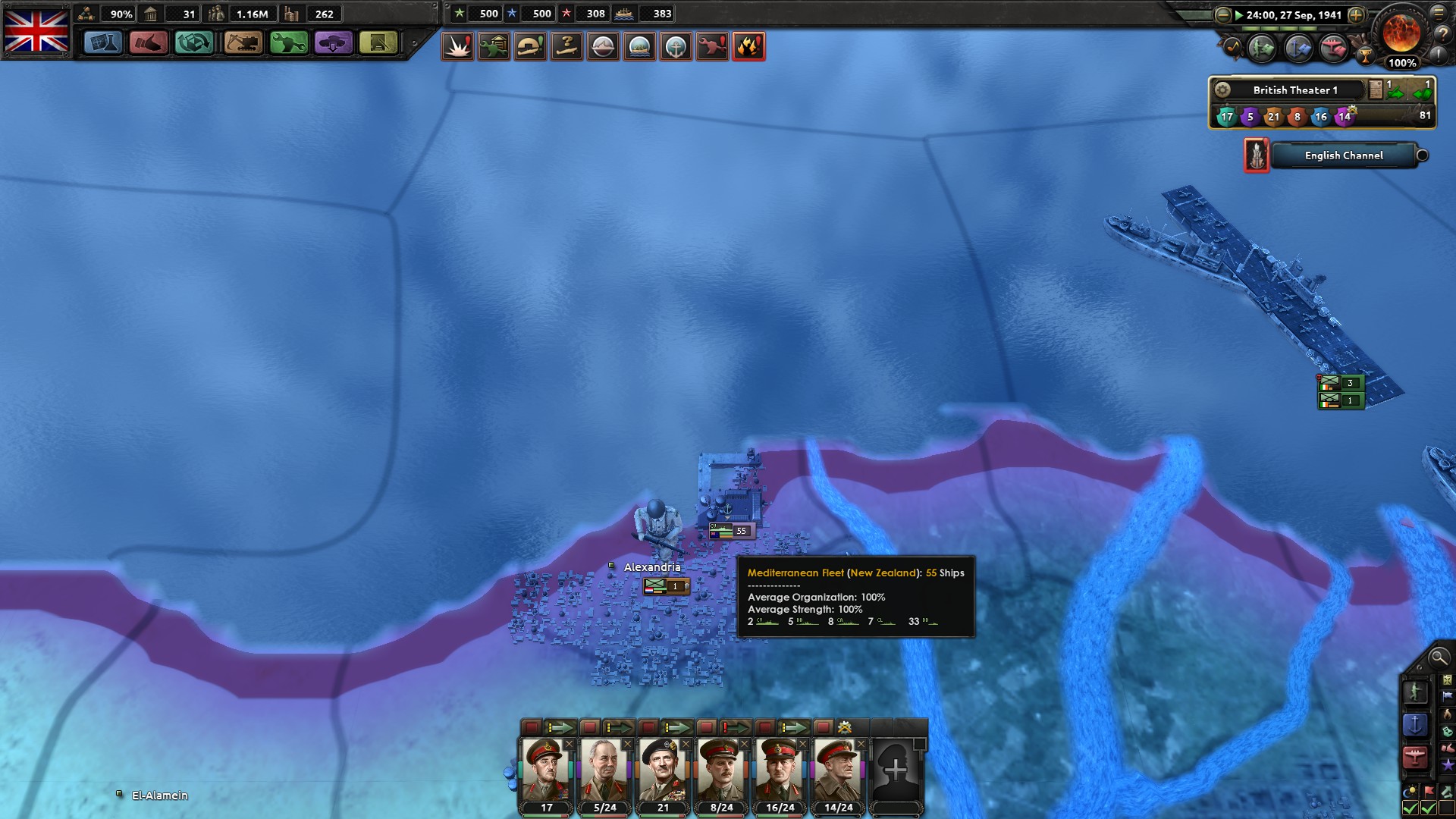Open the Construction menu with the excavator icon
This screenshot has width=1456, height=819.
pos(241,44)
